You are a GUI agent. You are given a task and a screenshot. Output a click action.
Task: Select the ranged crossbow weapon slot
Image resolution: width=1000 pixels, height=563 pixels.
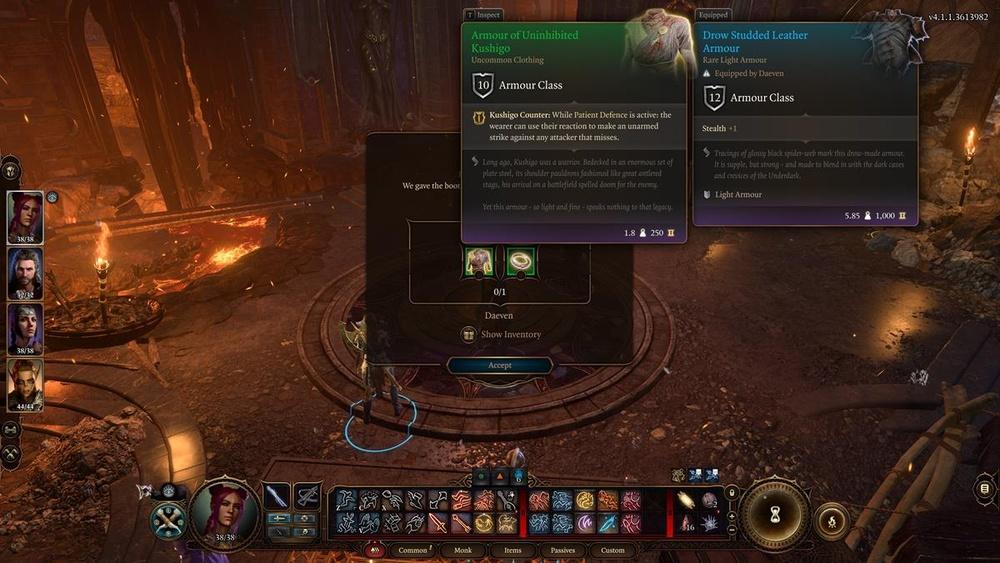307,496
